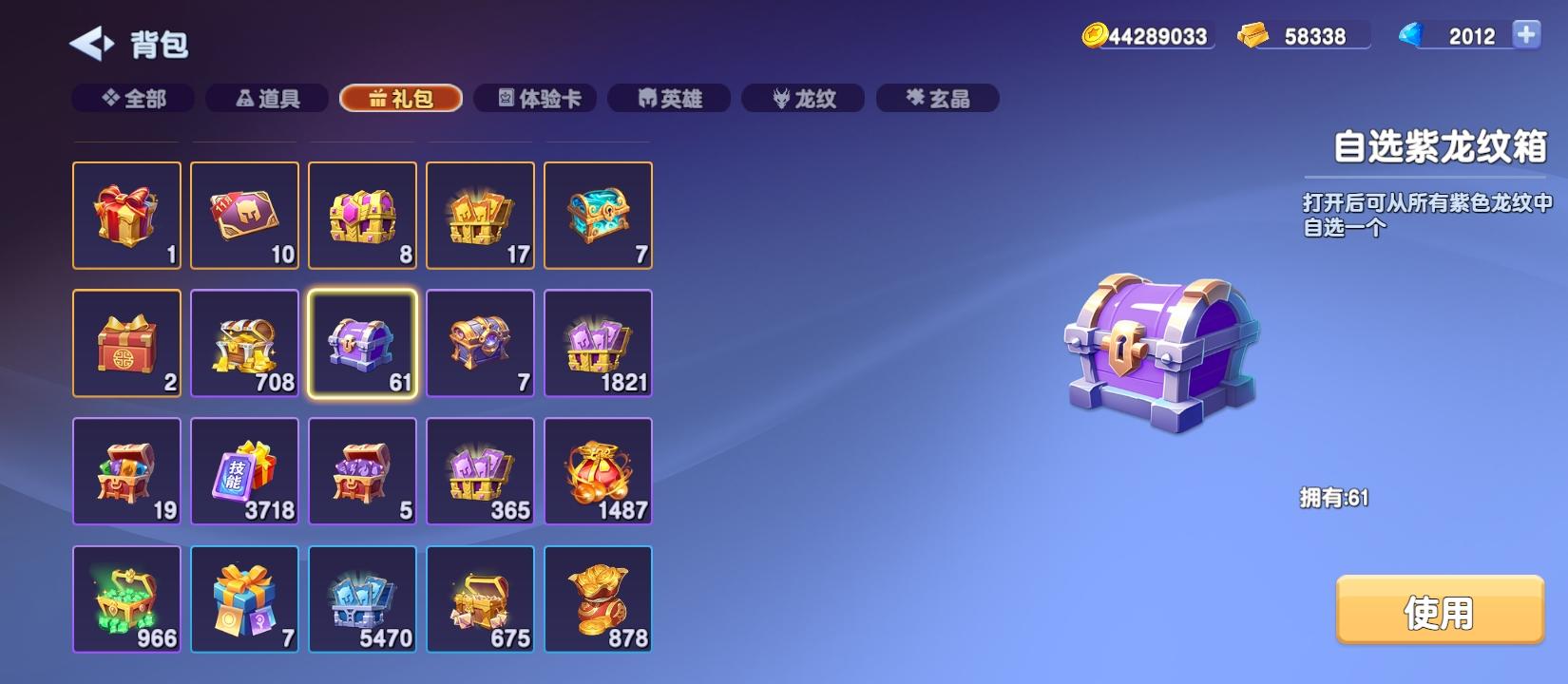
Task: Select the 体验卡 tab
Action: [x=537, y=98]
